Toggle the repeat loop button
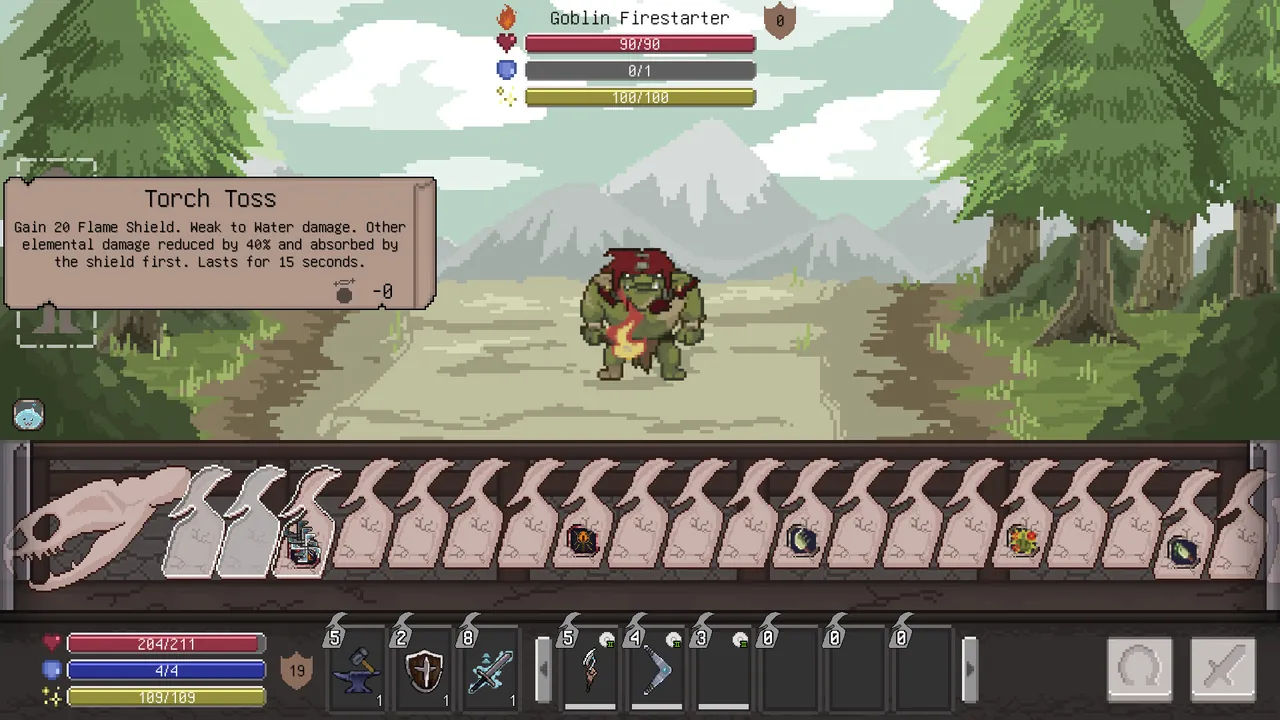The image size is (1280, 720). click(x=1139, y=668)
